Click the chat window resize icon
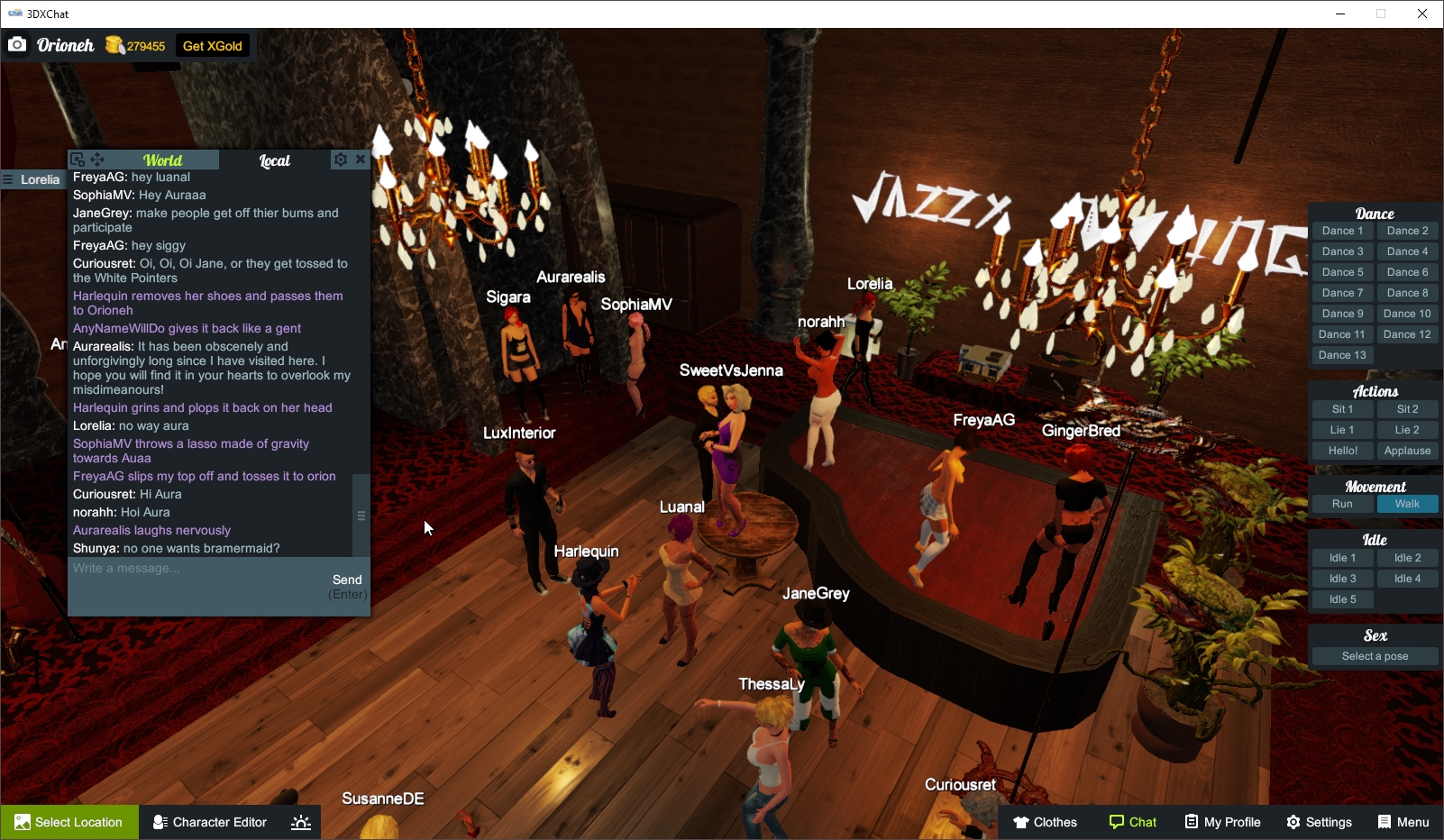Viewport: 1444px width, 840px height. pyautogui.click(x=78, y=159)
